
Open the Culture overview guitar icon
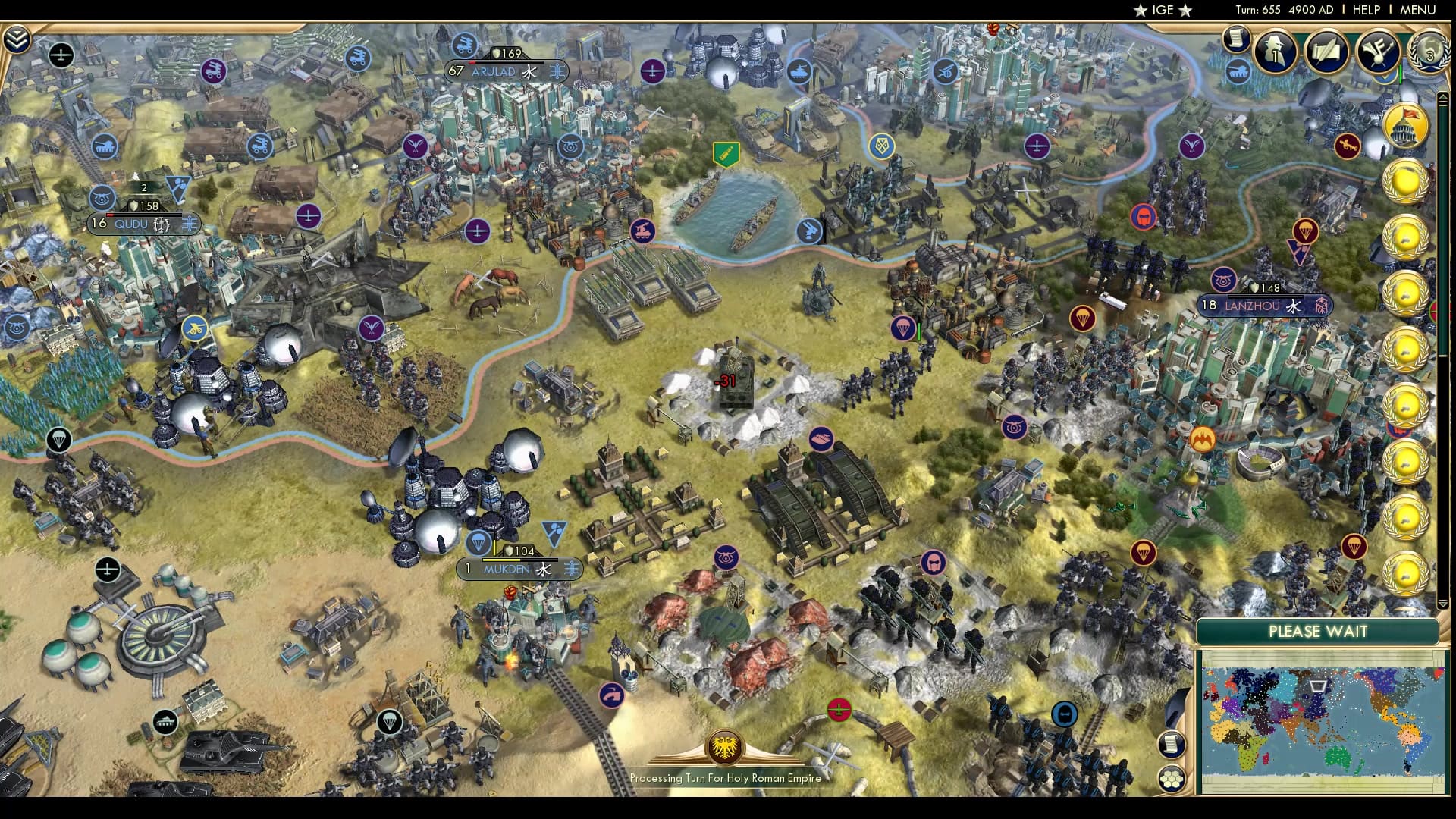tap(1378, 52)
